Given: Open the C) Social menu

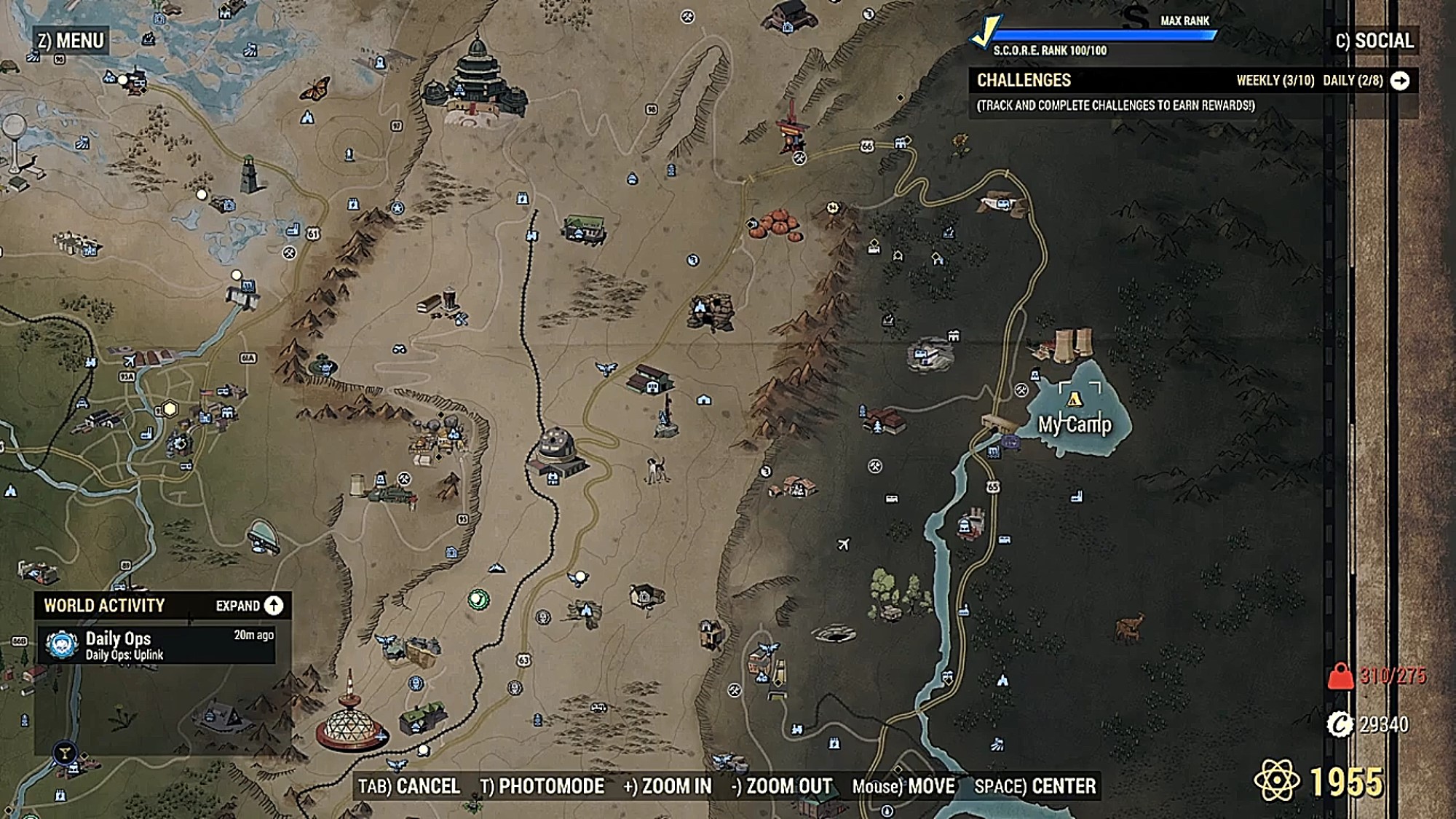Looking at the screenshot, I should pos(1374,41).
